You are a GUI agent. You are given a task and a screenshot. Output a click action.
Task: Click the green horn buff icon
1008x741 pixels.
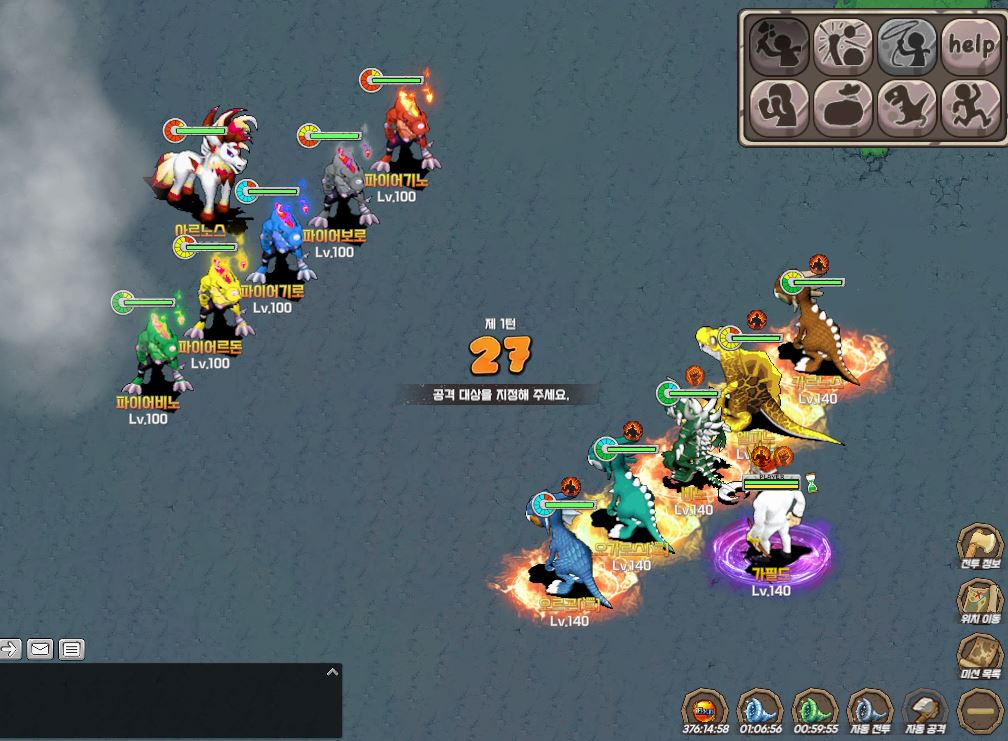click(814, 710)
